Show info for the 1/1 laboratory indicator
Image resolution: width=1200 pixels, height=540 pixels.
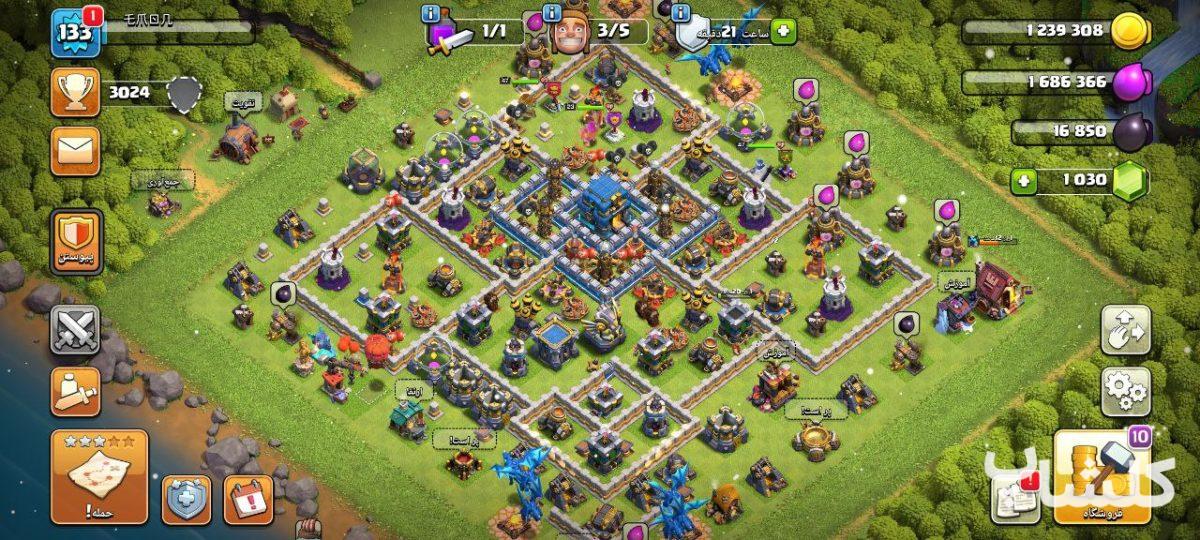[x=432, y=14]
